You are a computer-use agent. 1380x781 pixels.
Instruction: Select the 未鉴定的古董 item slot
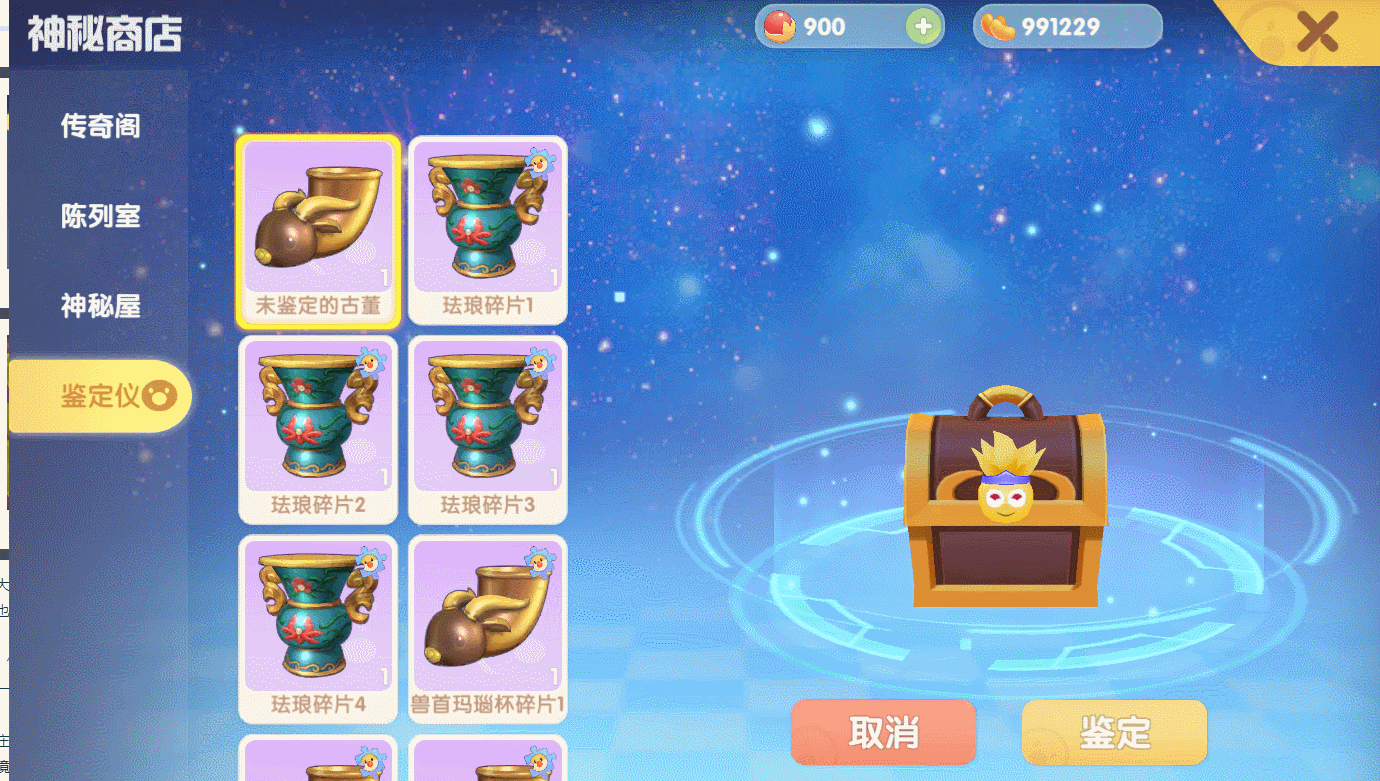coord(318,230)
